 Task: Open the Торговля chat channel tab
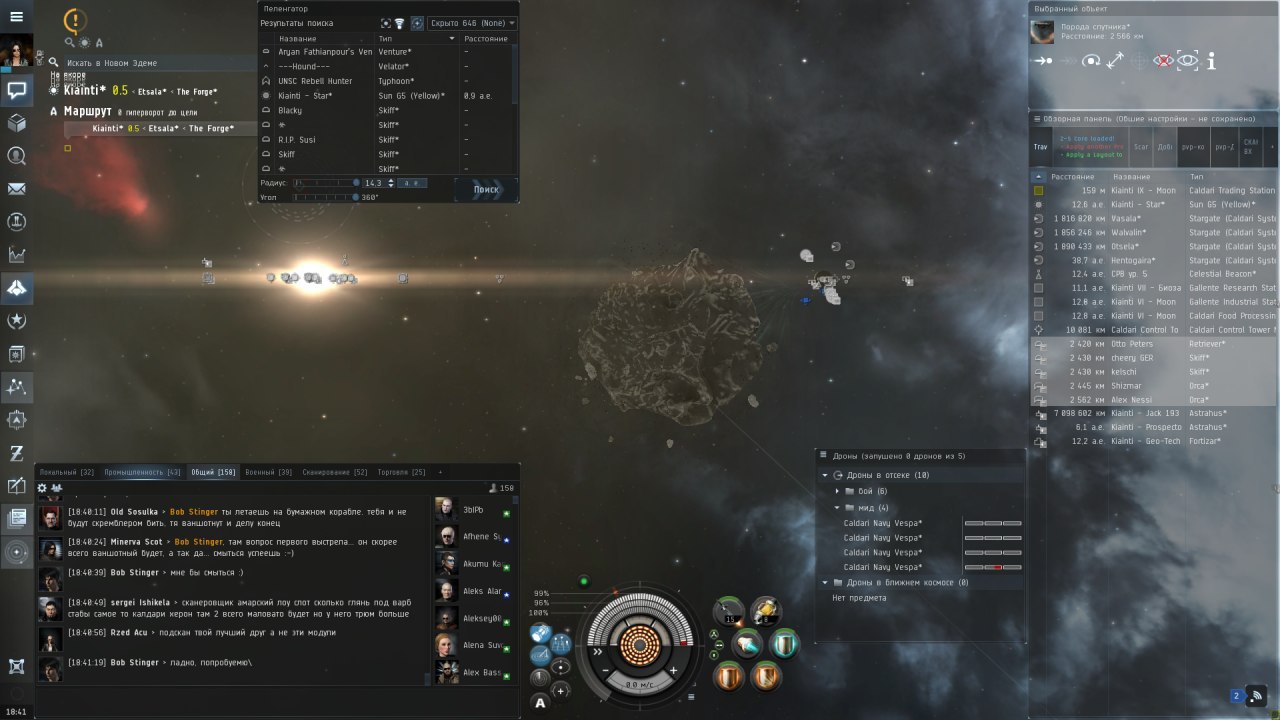(403, 472)
